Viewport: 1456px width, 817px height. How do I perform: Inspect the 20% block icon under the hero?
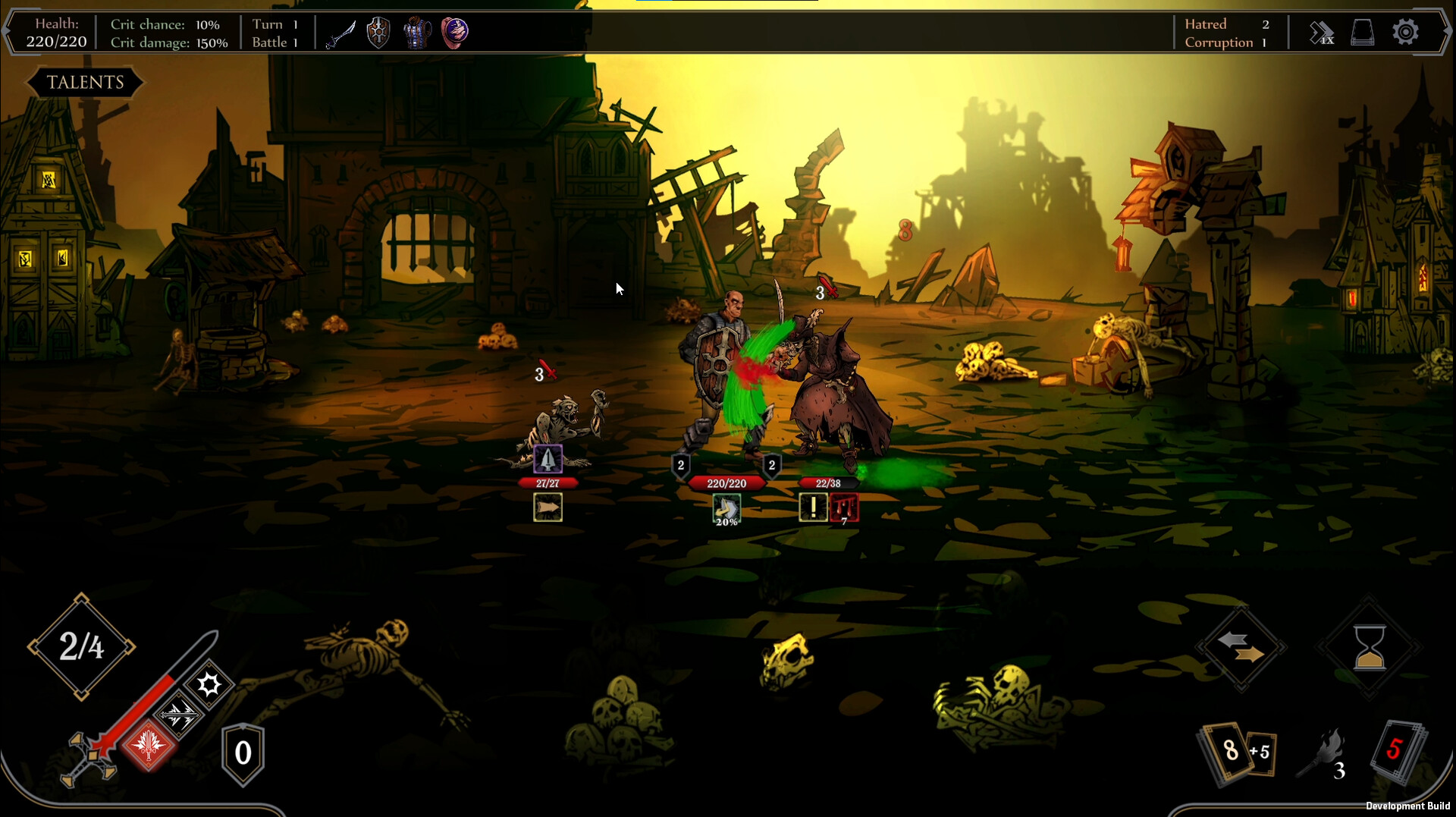pos(726,508)
